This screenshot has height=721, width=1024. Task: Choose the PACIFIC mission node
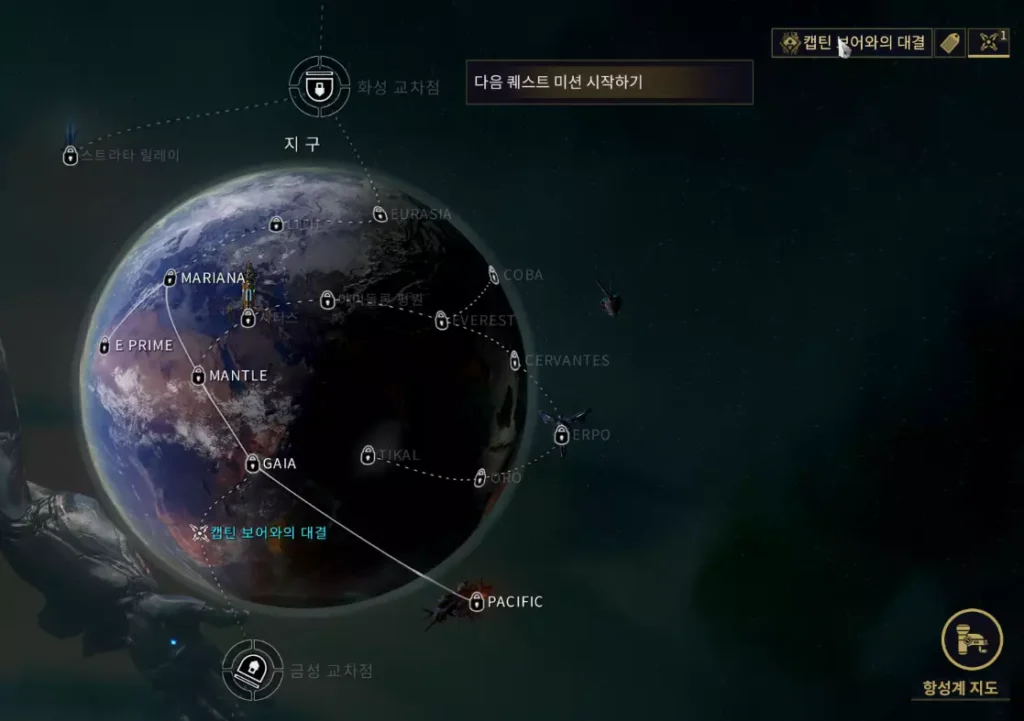pos(476,602)
